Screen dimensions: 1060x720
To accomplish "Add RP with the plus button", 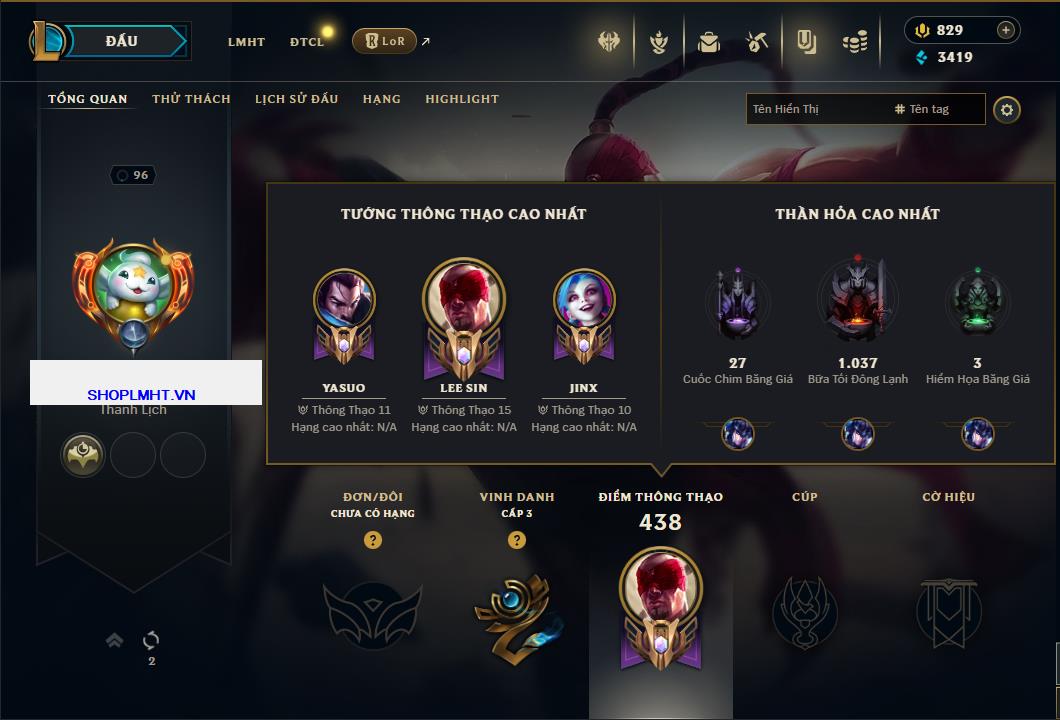I will (x=1005, y=30).
